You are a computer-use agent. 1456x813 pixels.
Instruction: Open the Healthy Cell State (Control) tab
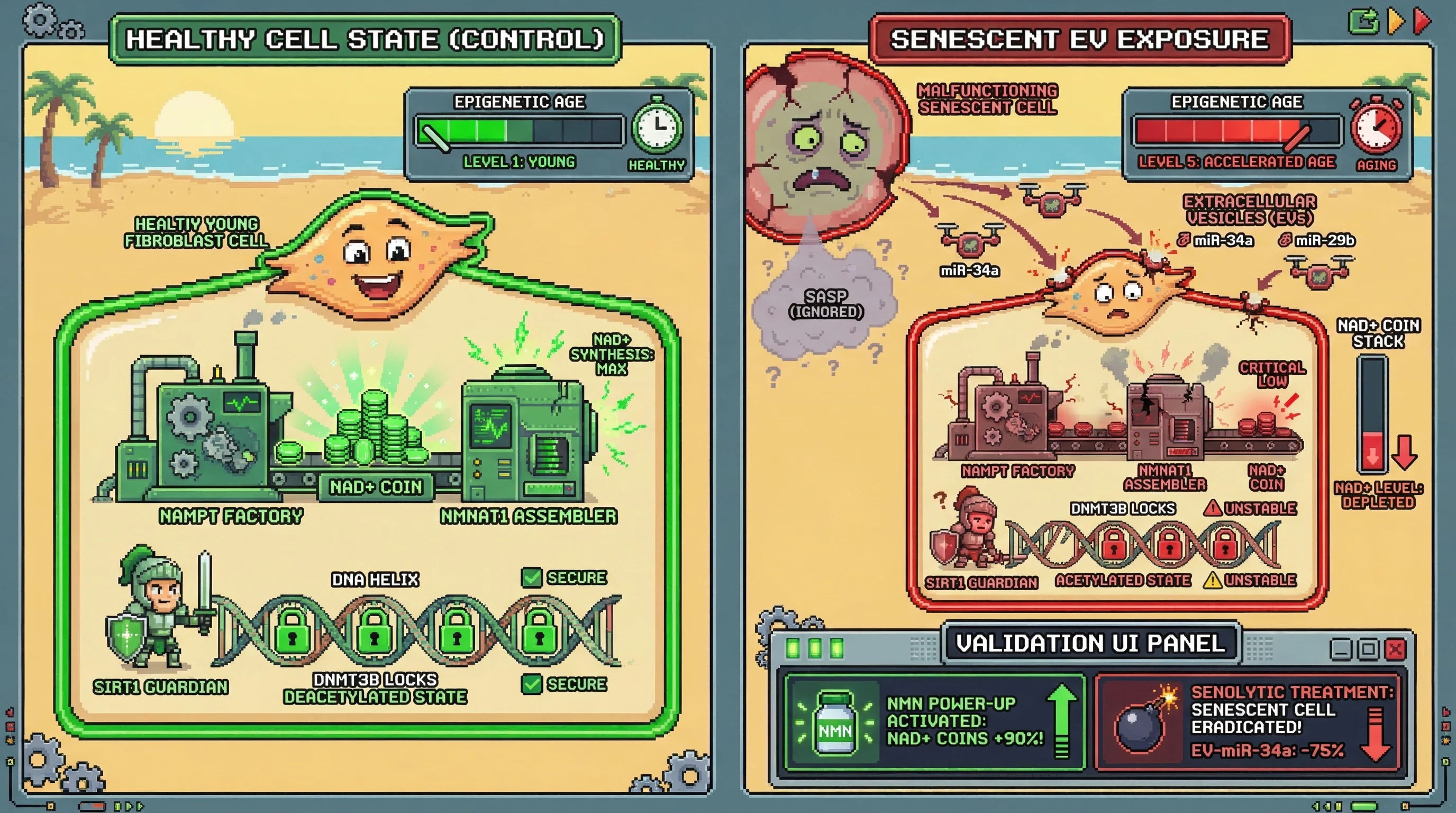click(365, 40)
